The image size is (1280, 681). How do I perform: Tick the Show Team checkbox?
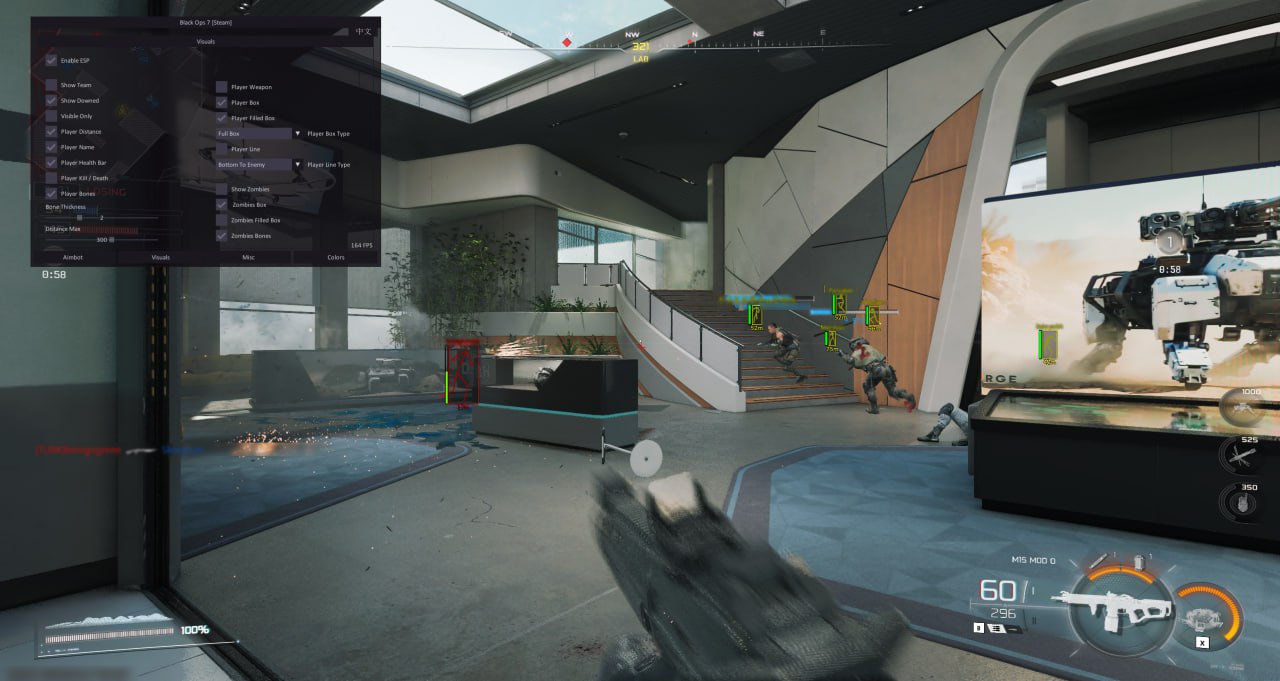tap(51, 85)
